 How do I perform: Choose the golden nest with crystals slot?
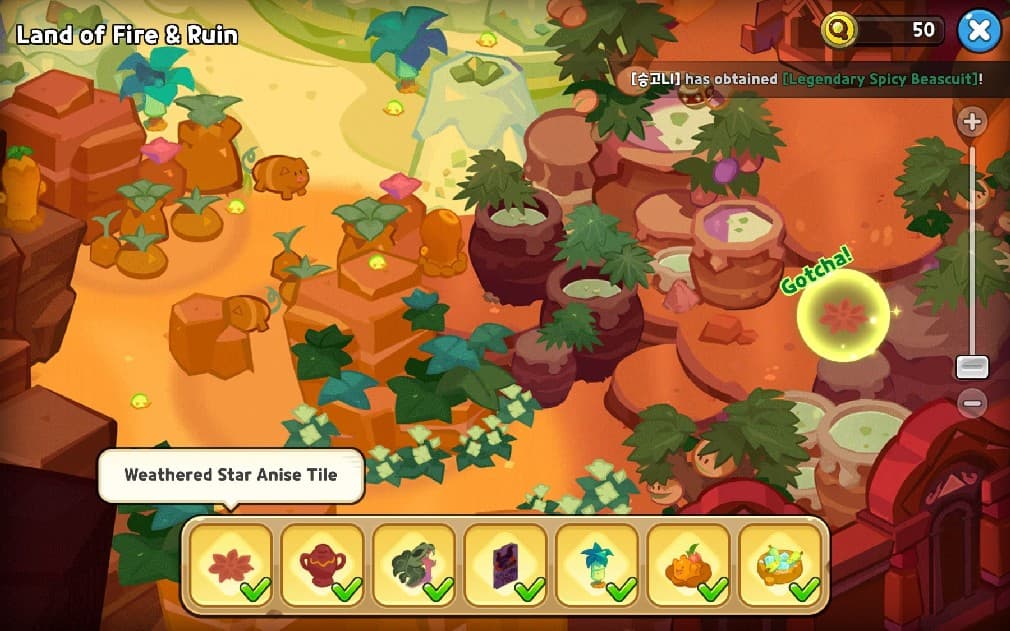click(x=780, y=565)
